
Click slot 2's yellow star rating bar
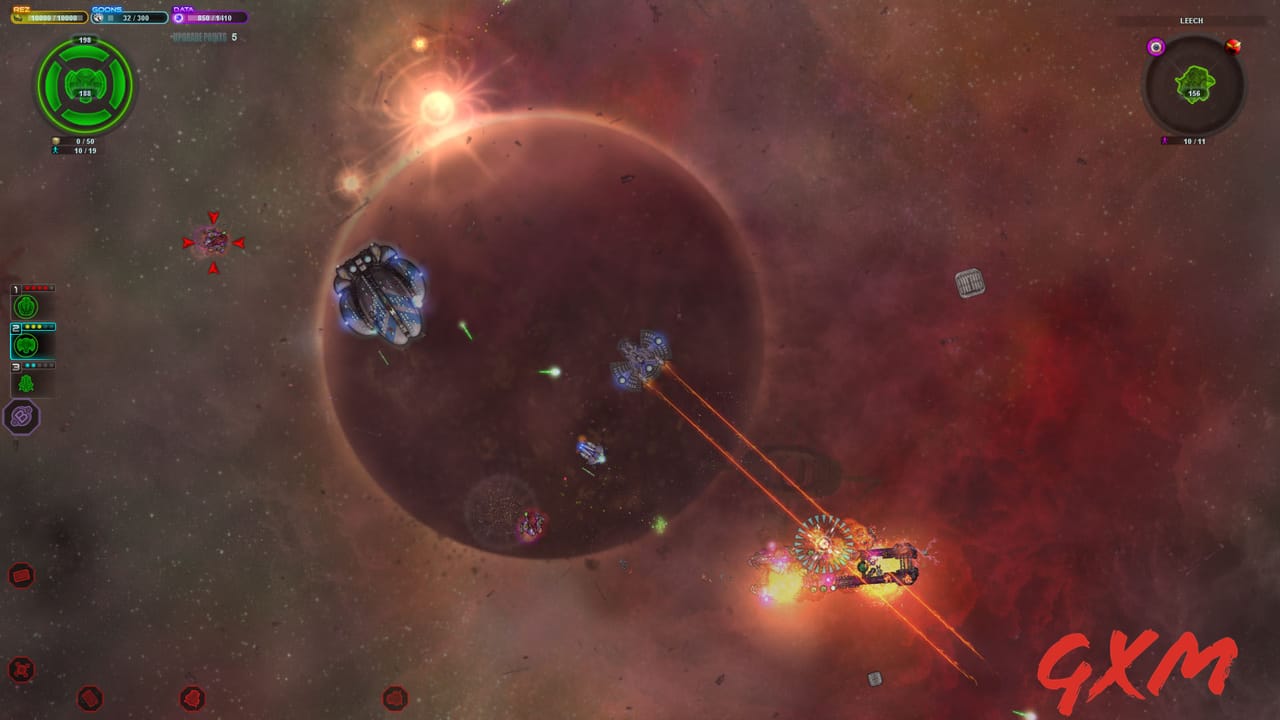point(34,327)
